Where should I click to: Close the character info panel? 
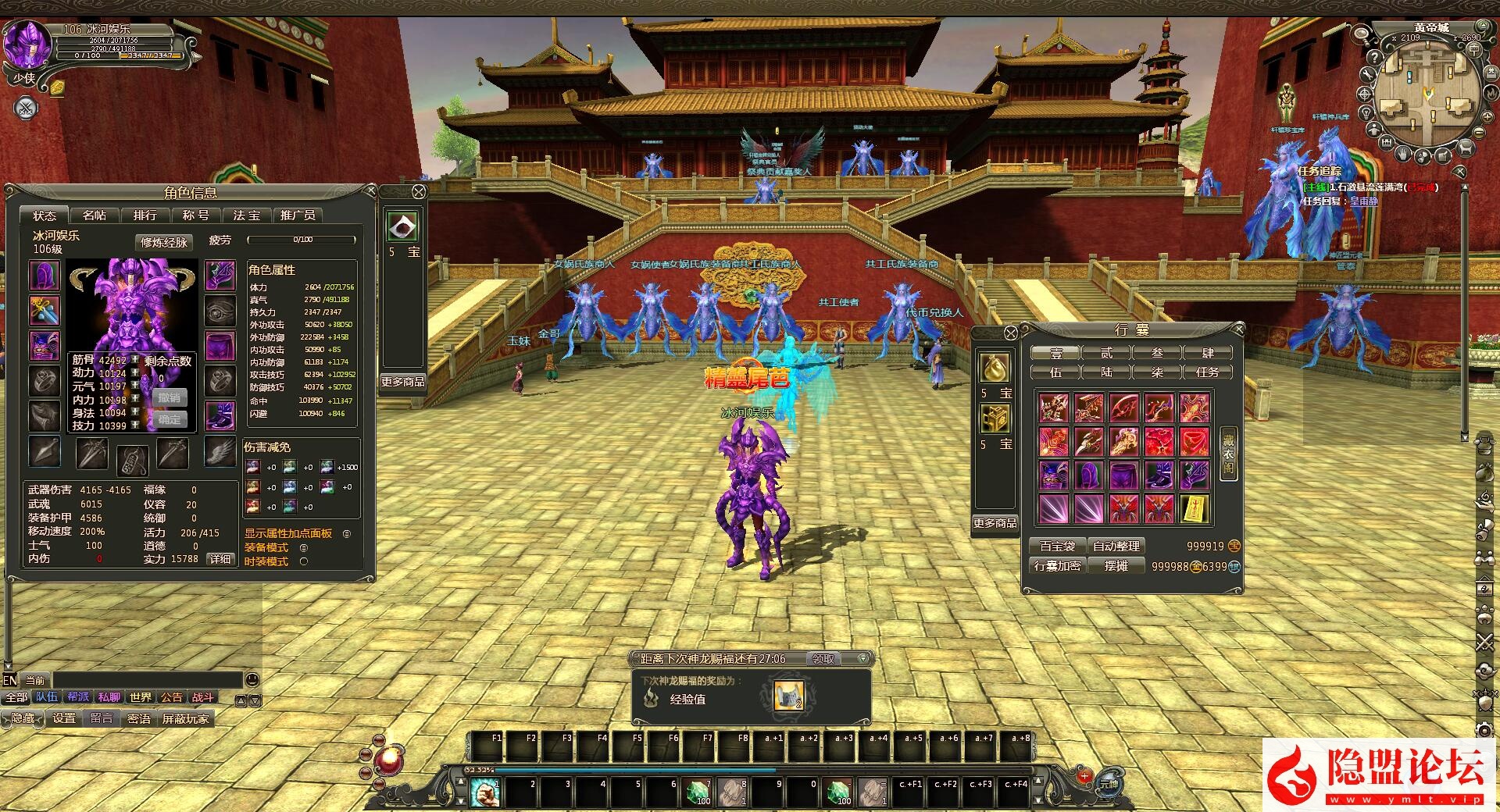pyautogui.click(x=371, y=191)
